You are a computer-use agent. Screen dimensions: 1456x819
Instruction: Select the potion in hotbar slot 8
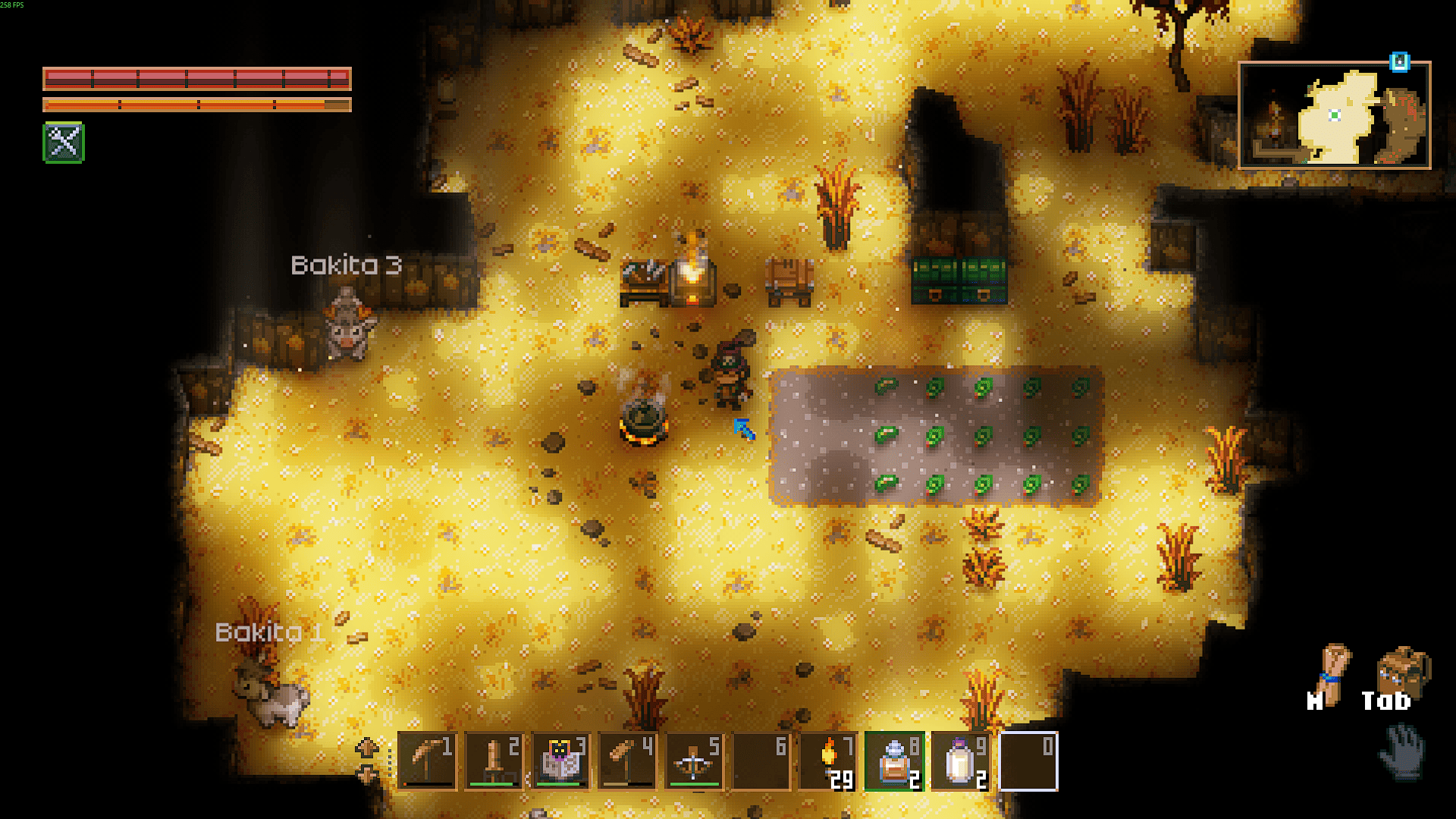click(894, 761)
